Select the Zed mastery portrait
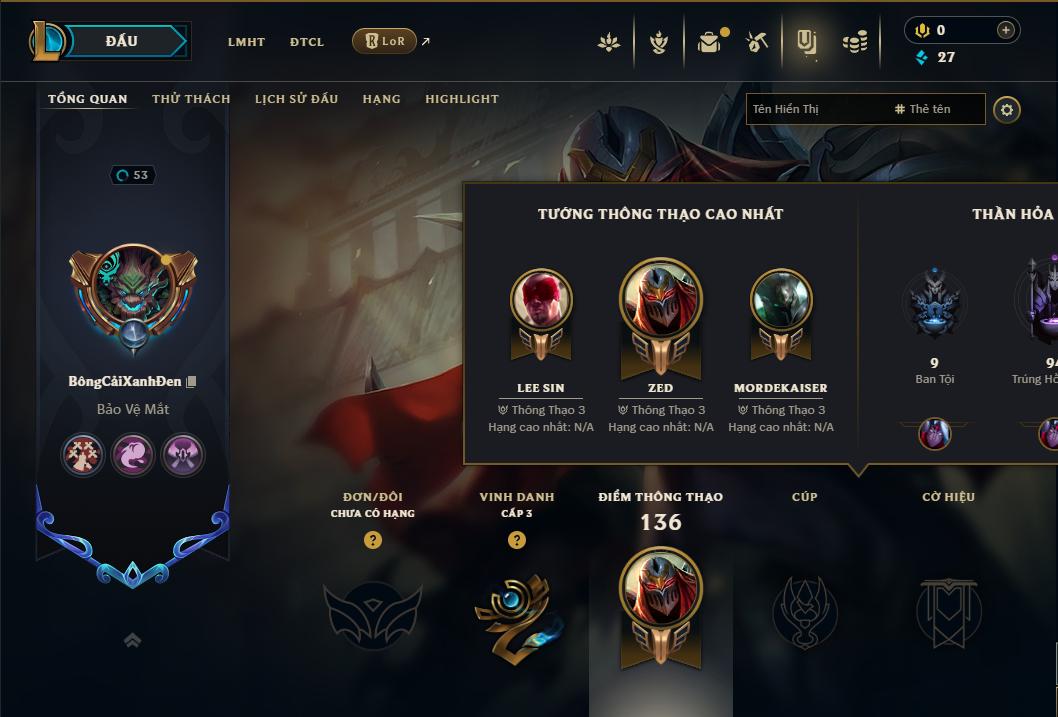1058x717 pixels. 660,300
